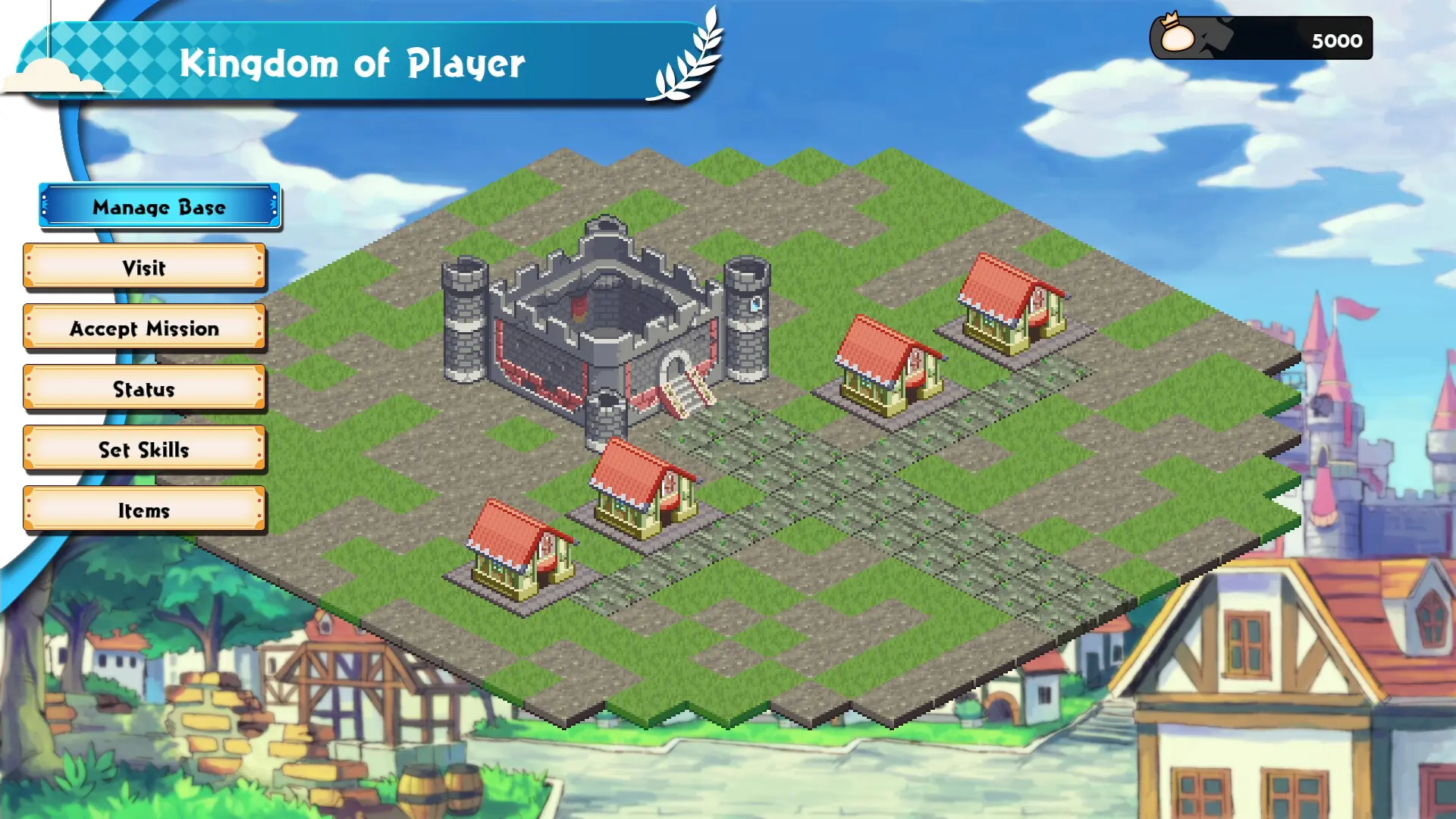
Task: Open the Items menu
Action: (144, 510)
